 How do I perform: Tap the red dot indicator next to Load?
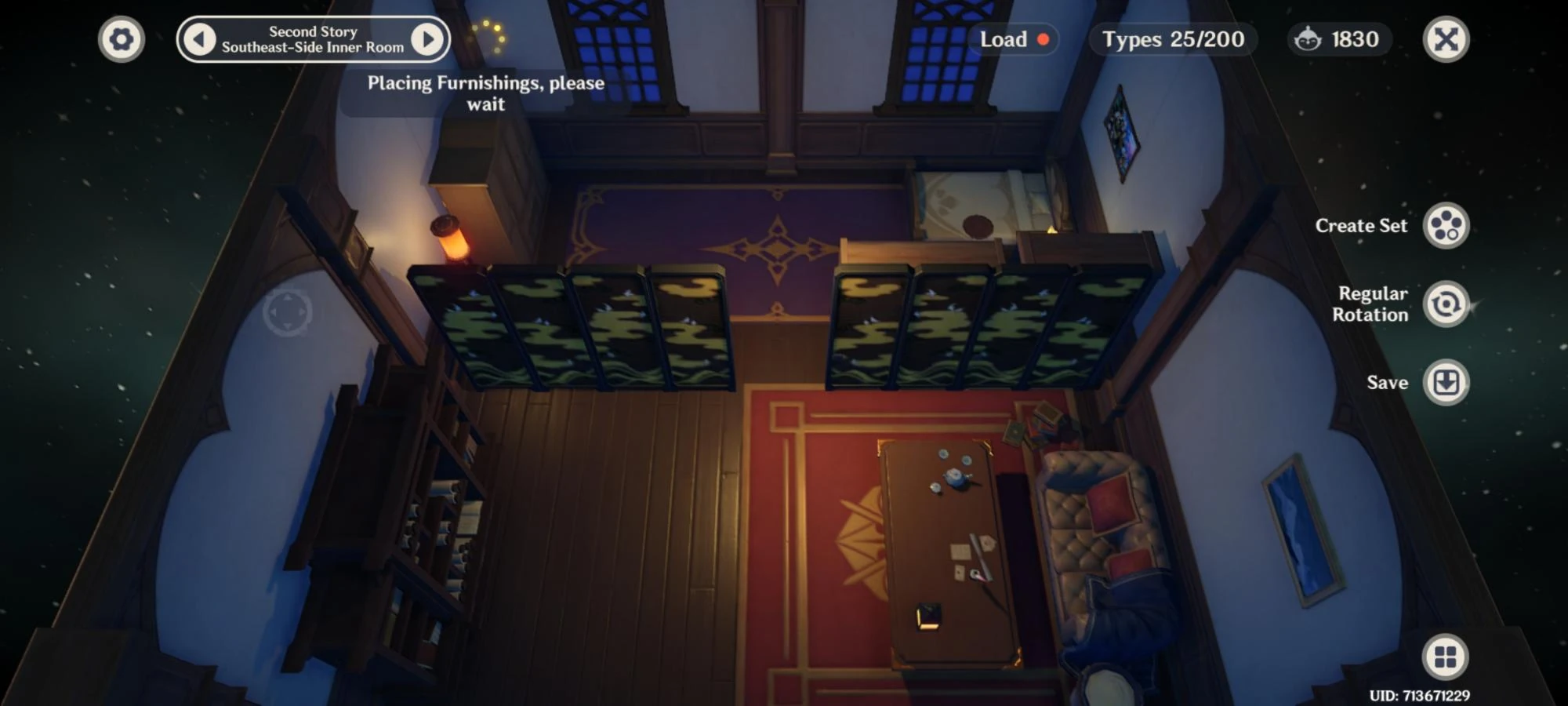click(1043, 40)
